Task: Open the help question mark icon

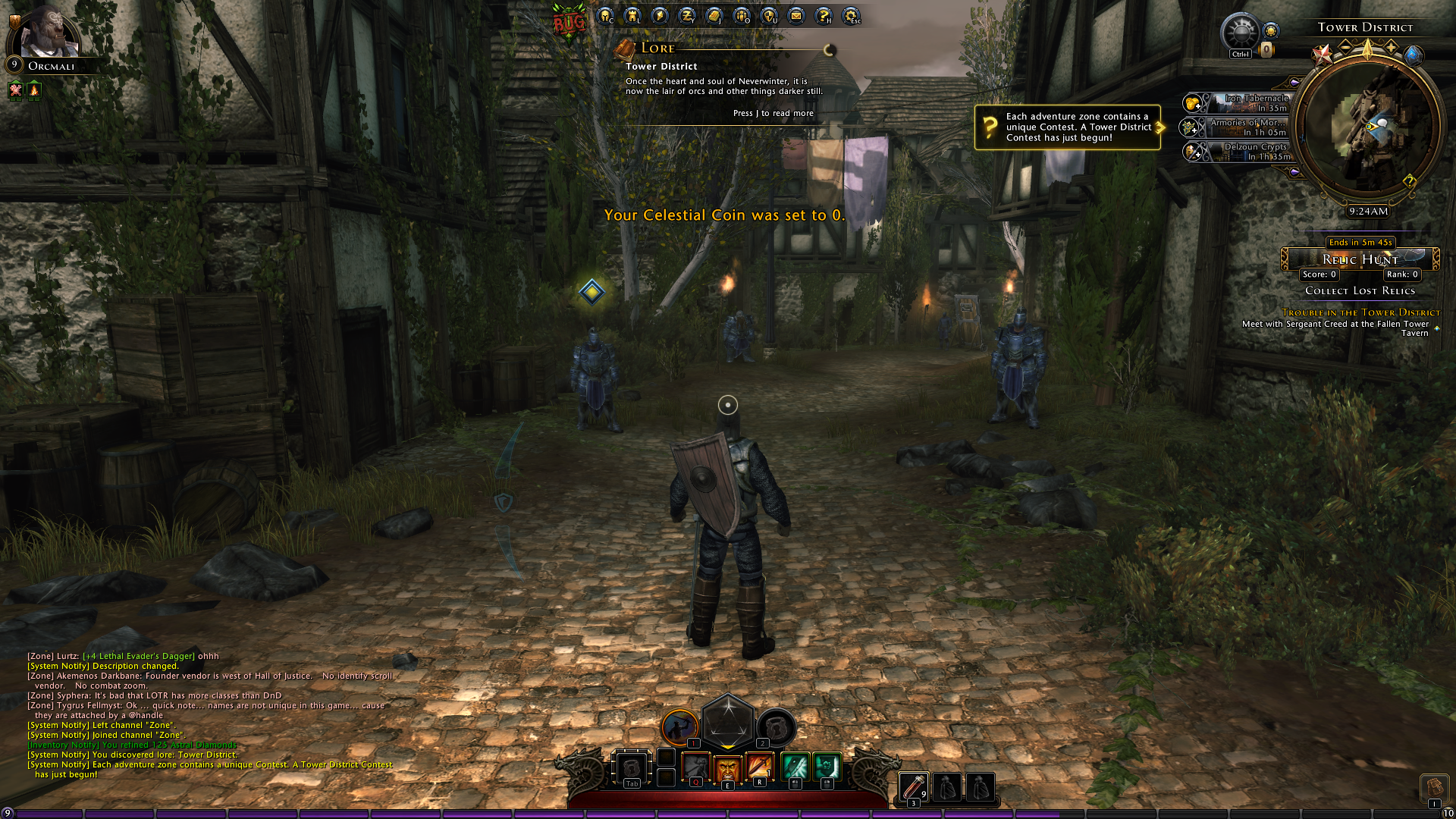Action: (824, 15)
